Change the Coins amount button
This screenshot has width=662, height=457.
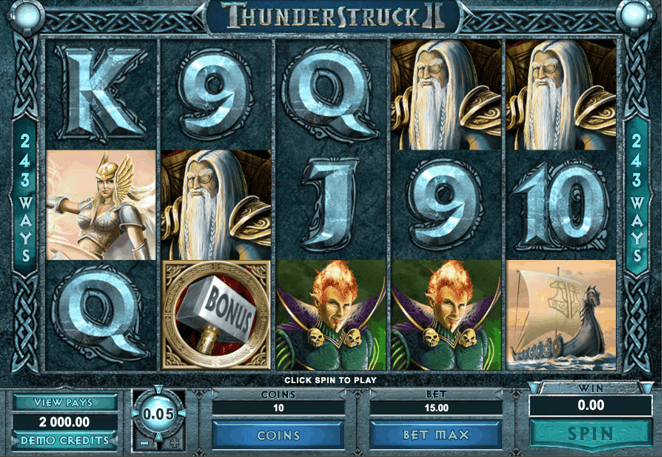click(279, 435)
